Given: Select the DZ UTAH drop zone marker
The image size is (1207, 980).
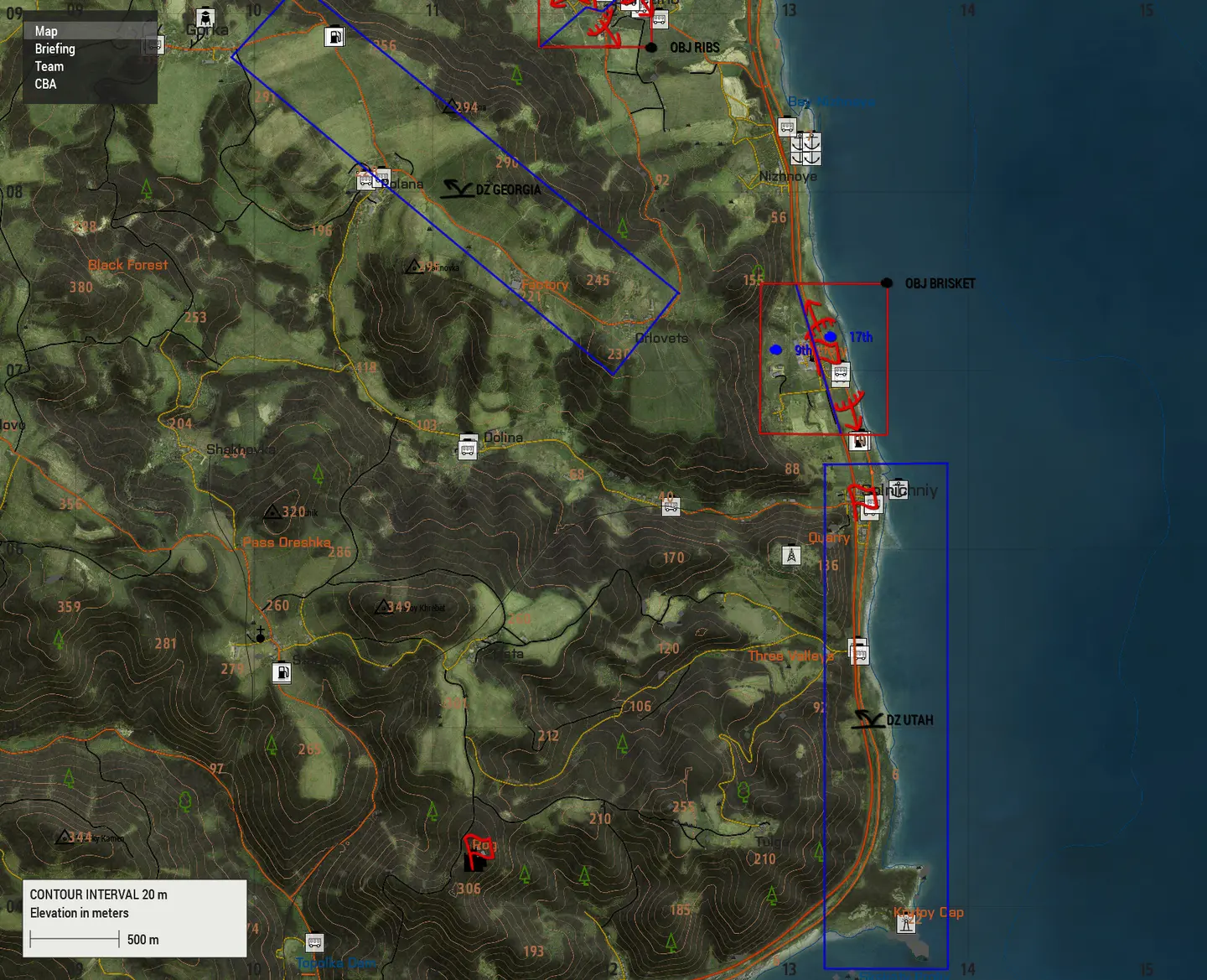Looking at the screenshot, I should click(x=868, y=719).
